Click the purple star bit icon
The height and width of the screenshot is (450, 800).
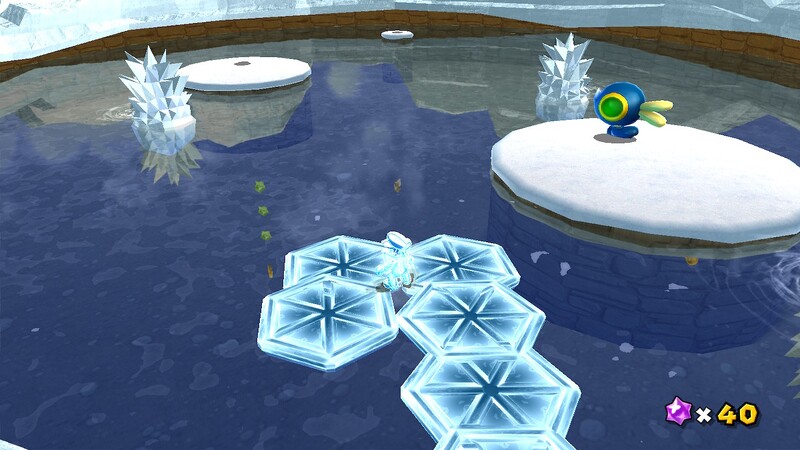(x=679, y=411)
